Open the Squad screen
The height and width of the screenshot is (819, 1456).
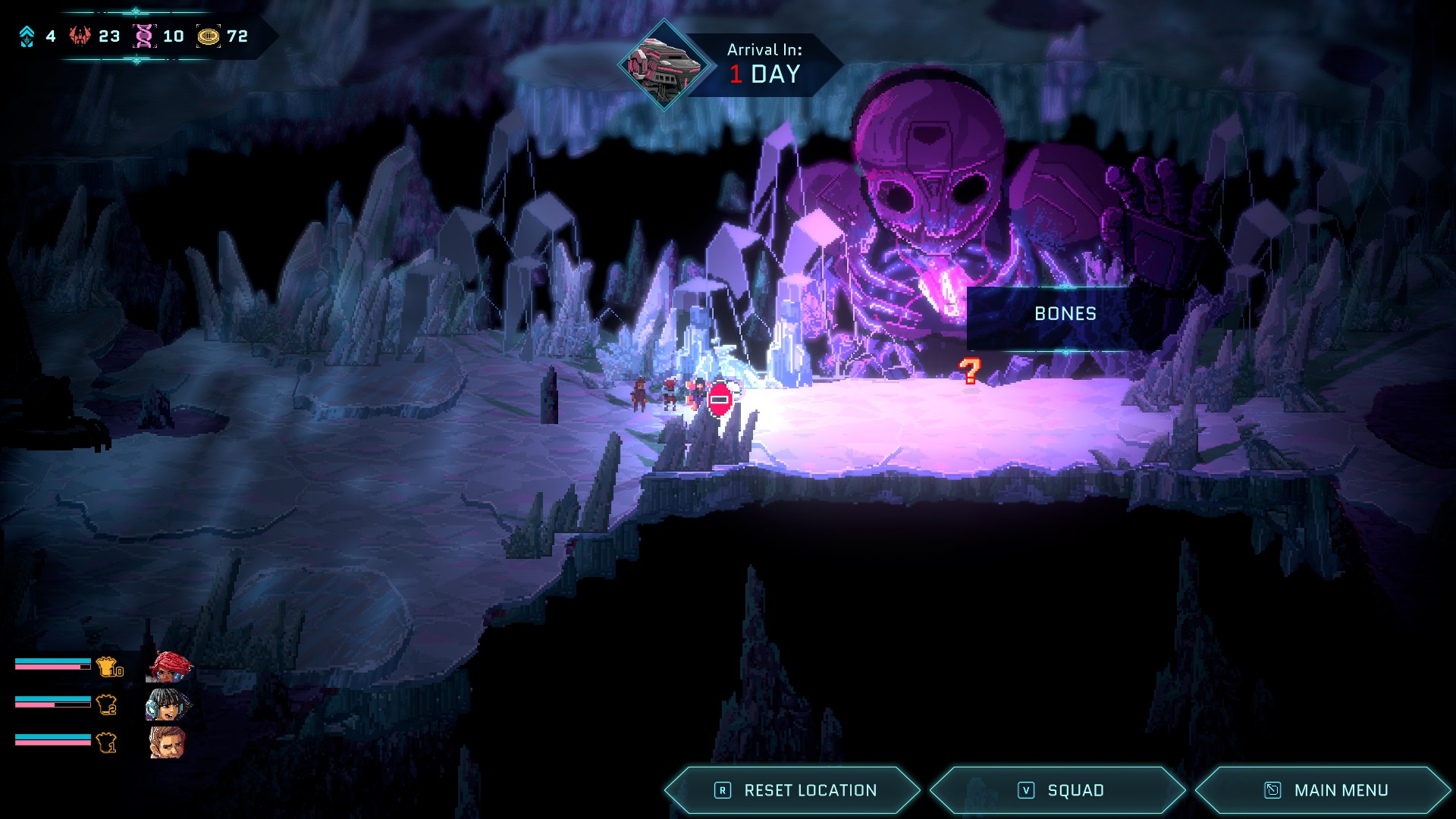[1059, 790]
